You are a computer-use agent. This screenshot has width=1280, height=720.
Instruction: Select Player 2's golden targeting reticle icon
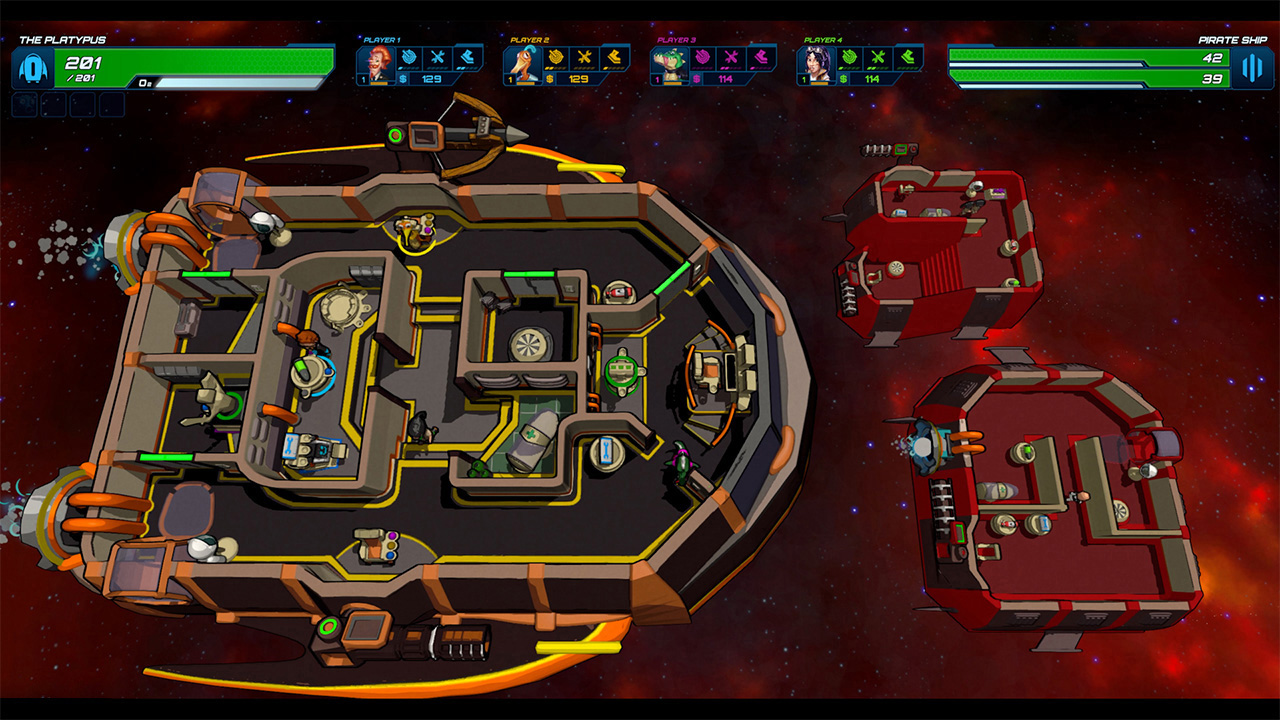557,57
